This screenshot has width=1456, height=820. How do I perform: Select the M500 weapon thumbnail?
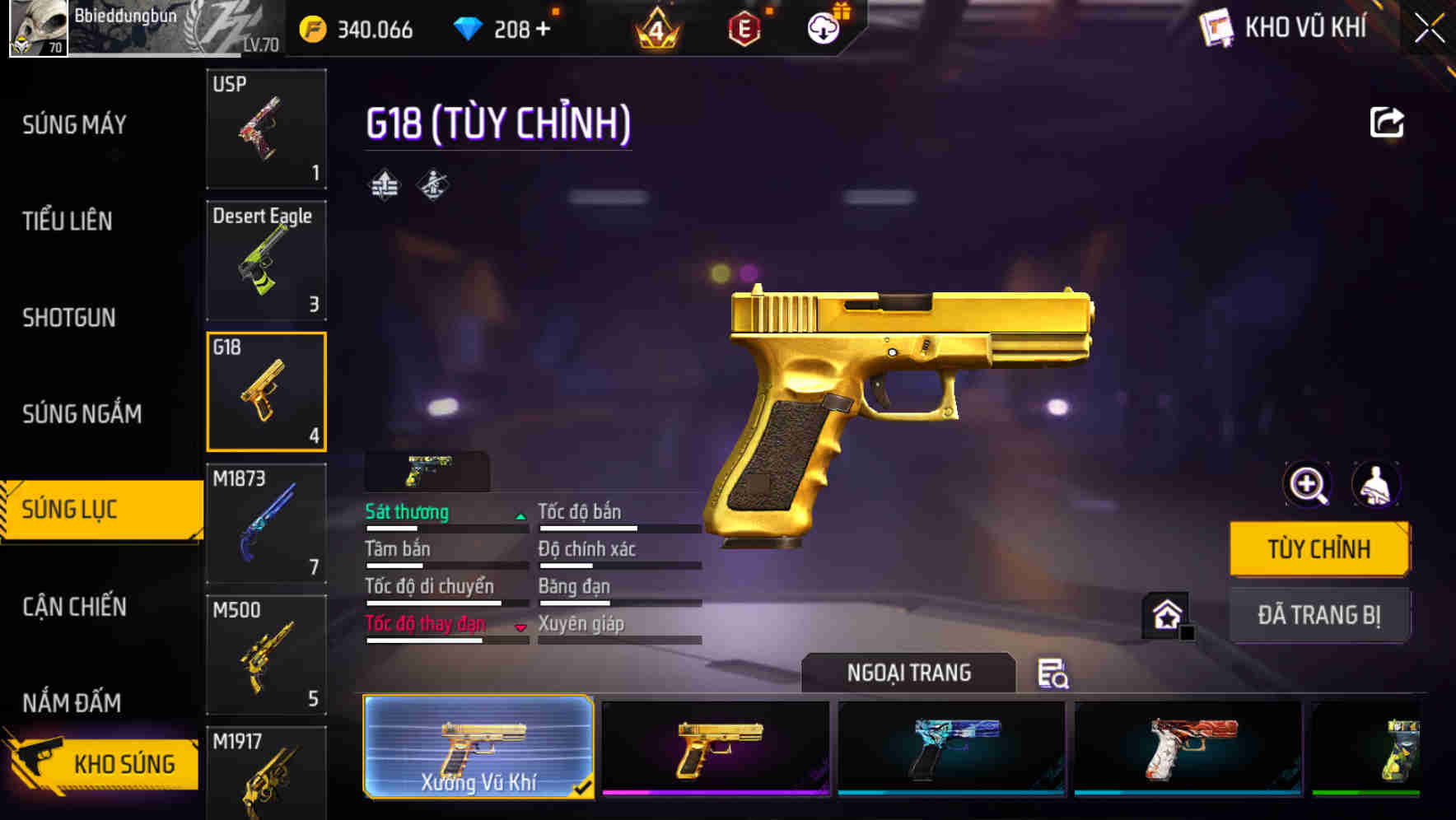(x=266, y=655)
